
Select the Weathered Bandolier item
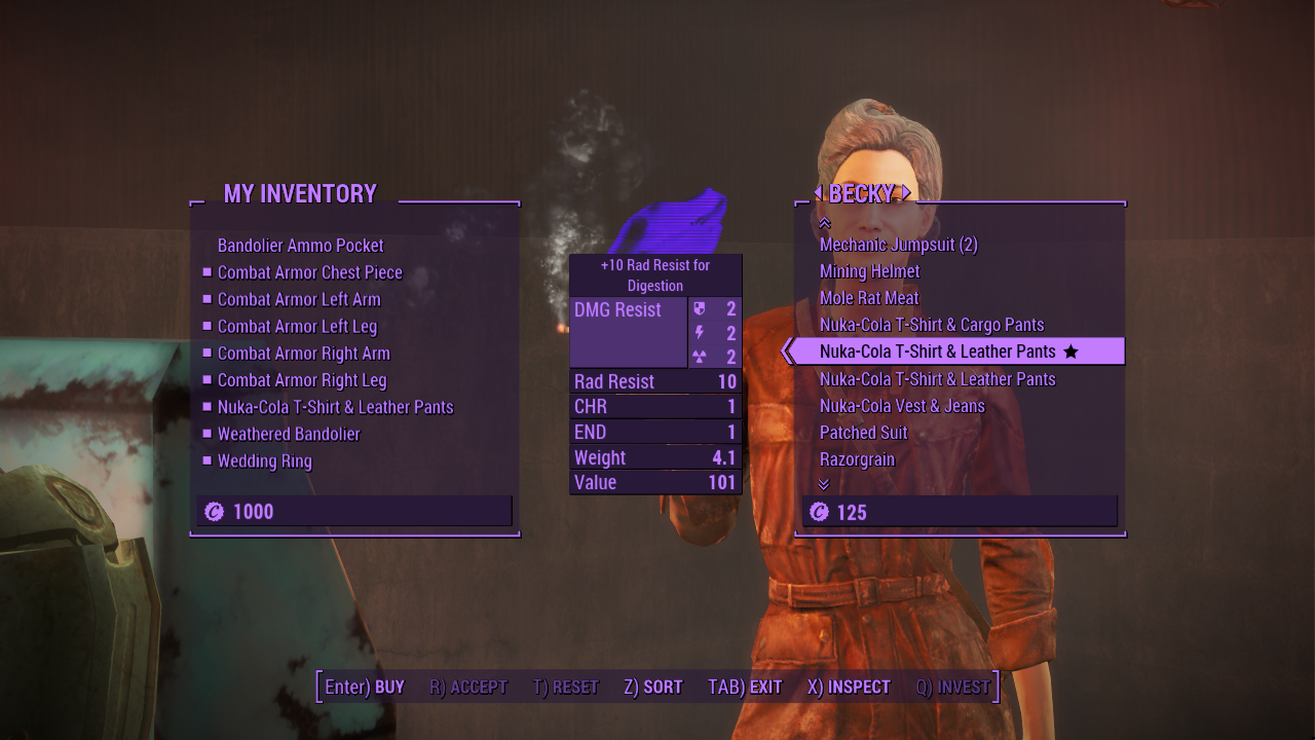point(288,435)
